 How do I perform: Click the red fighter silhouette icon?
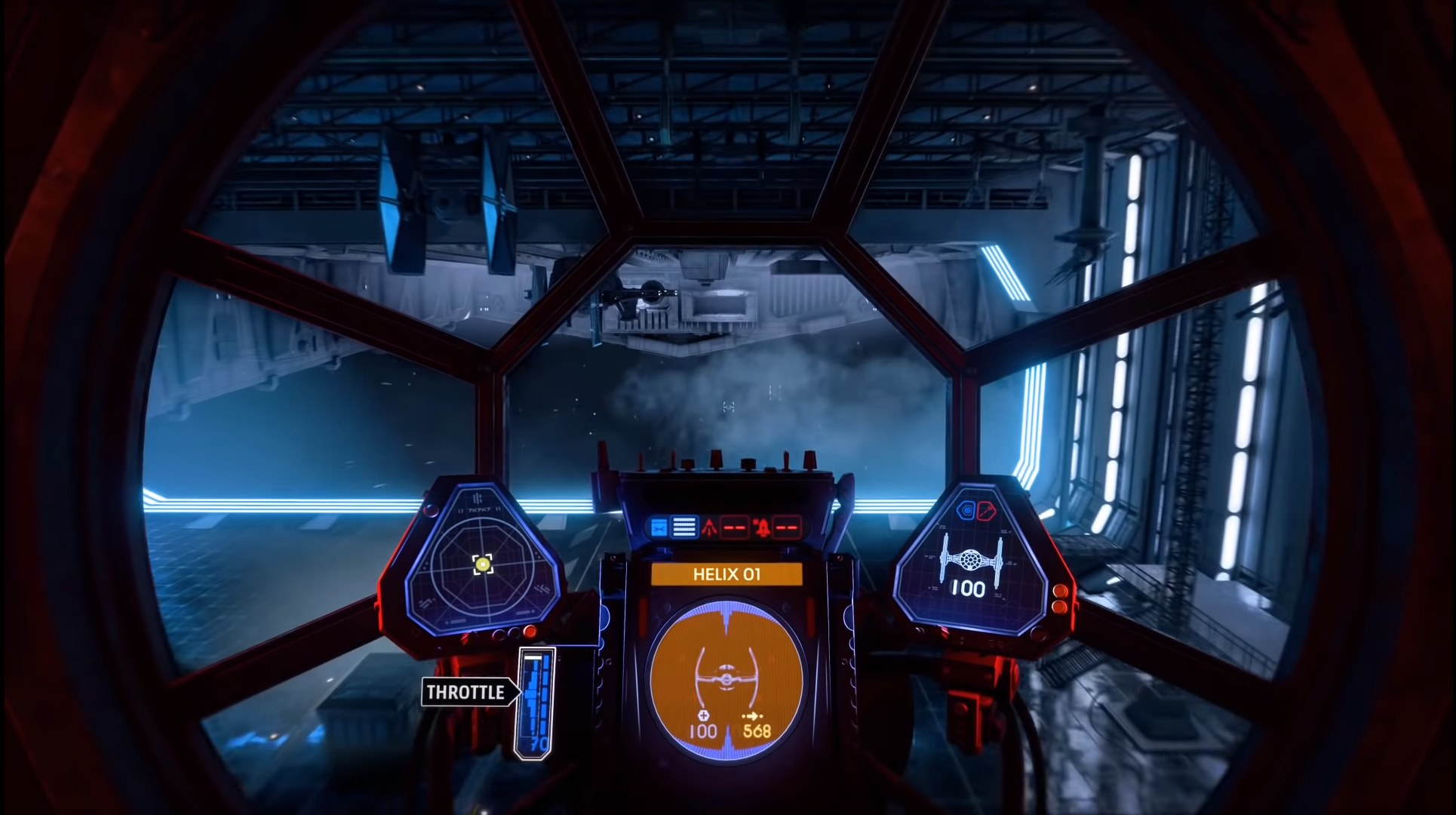pyautogui.click(x=709, y=527)
